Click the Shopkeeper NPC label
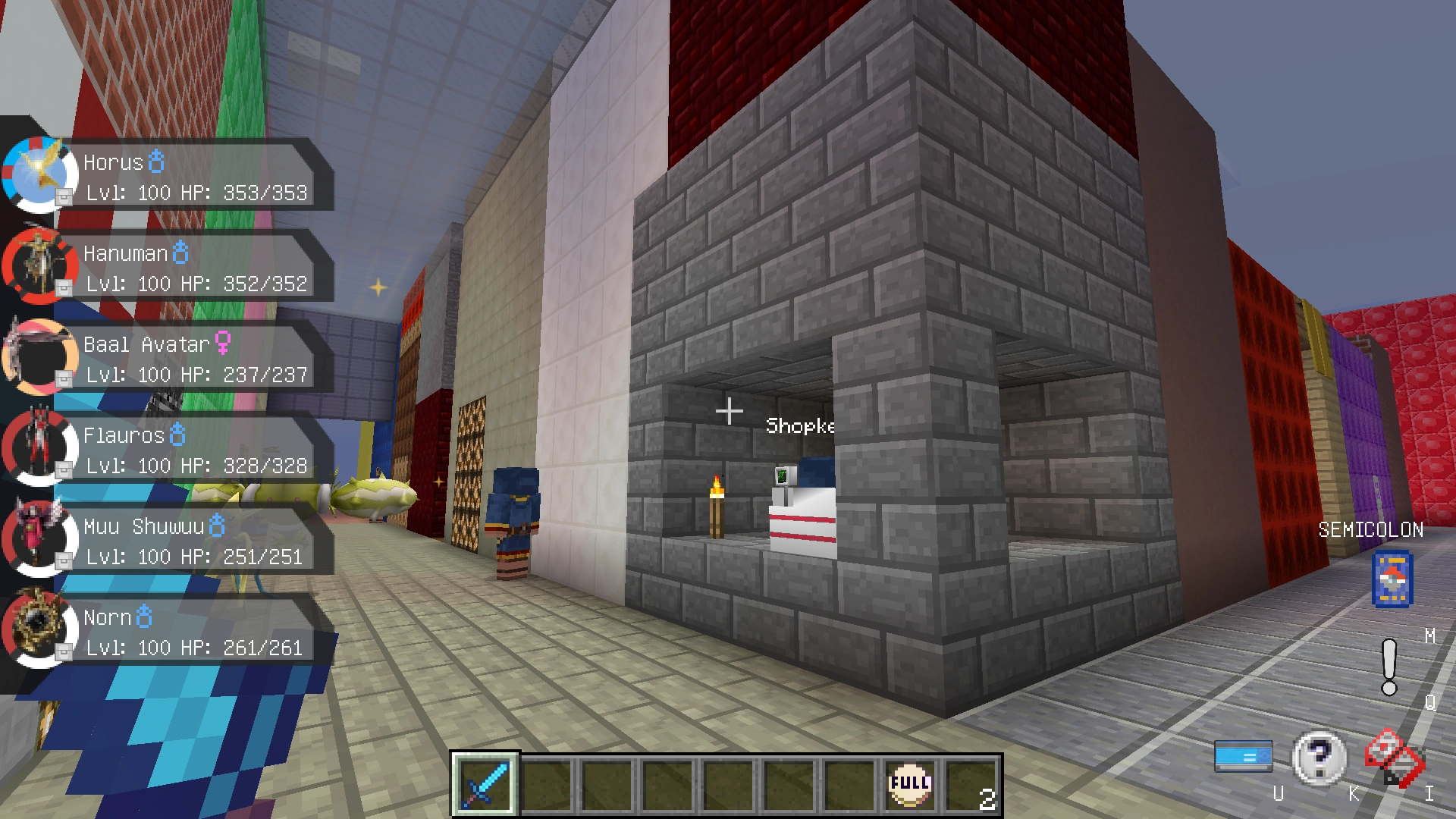The width and height of the screenshot is (1456, 819). coord(799,425)
